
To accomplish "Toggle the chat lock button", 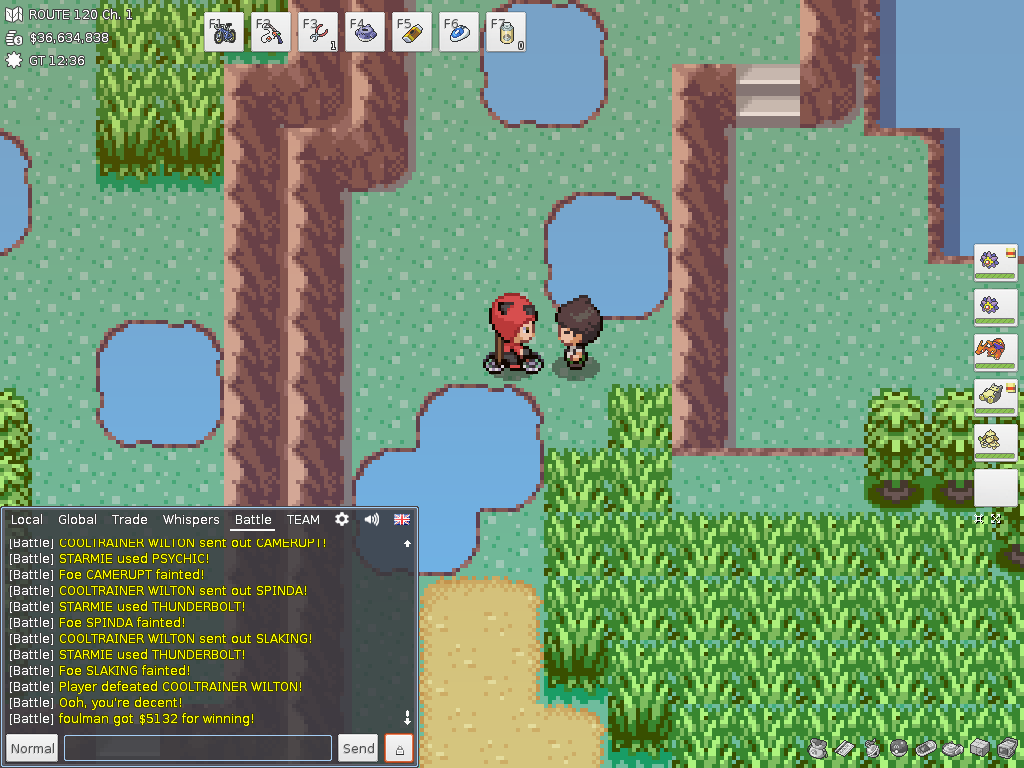I will click(x=399, y=748).
